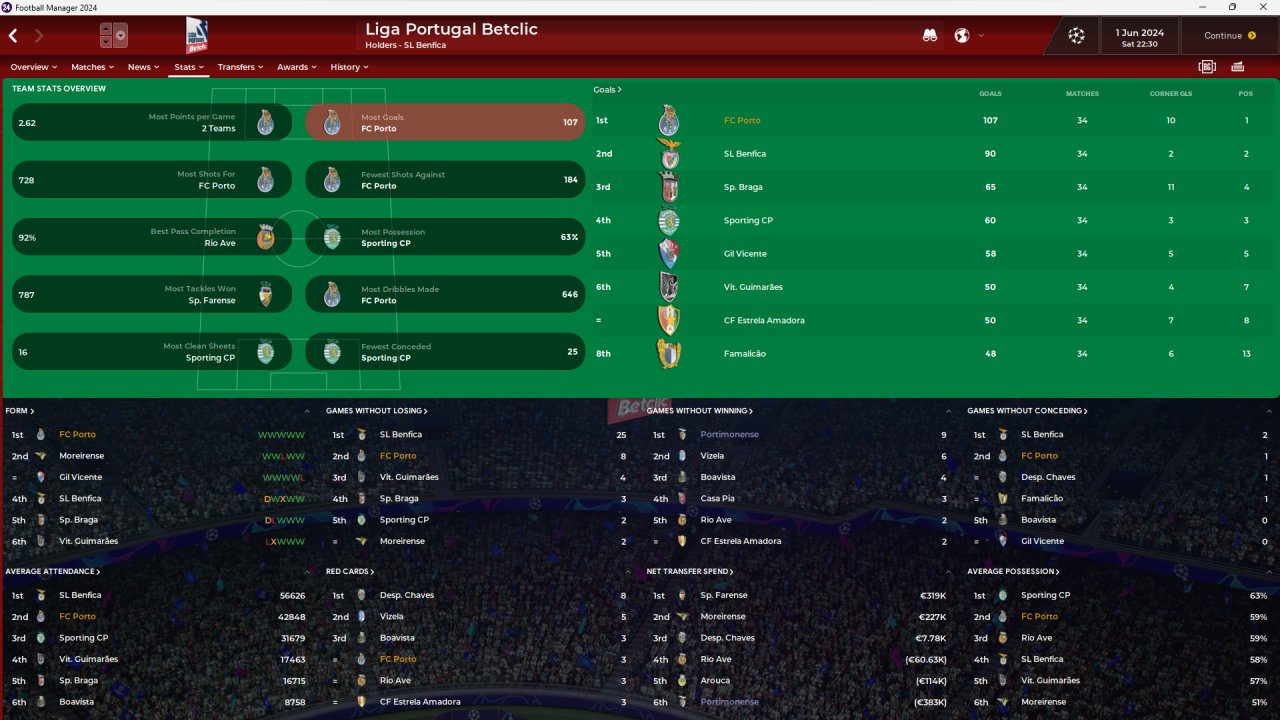
Task: Open the Awards dropdown menu
Action: click(297, 67)
